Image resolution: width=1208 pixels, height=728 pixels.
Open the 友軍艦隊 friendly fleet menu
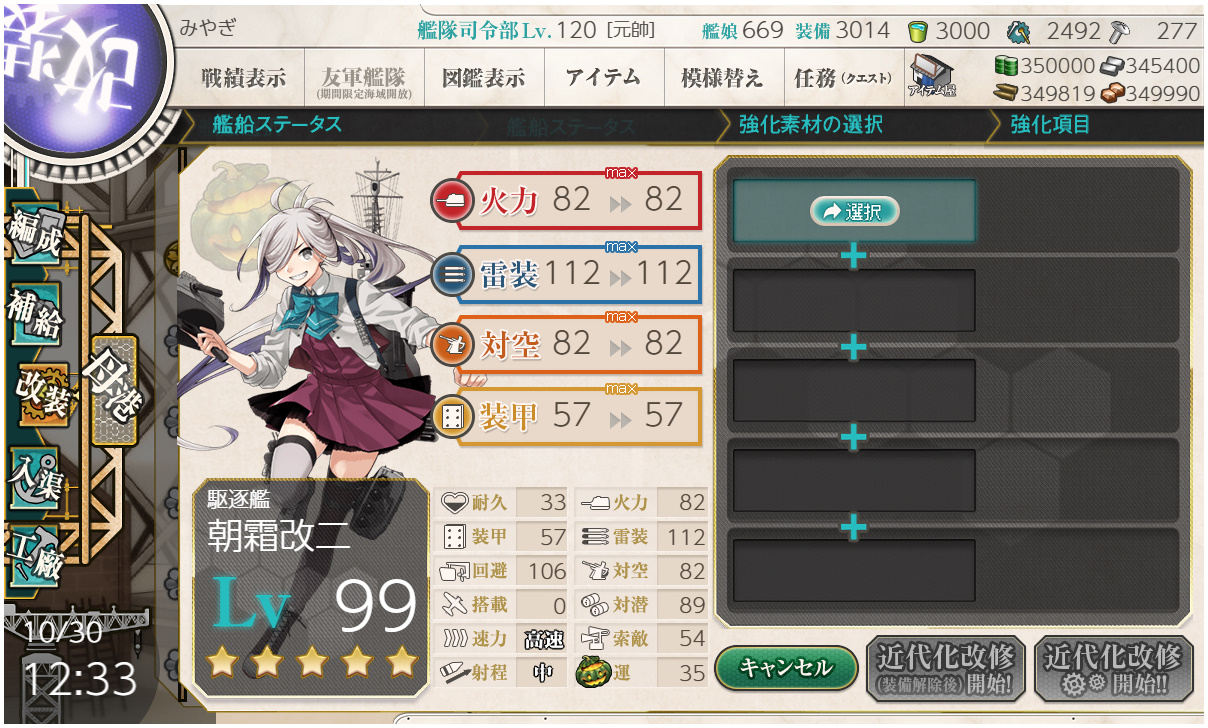tap(363, 78)
